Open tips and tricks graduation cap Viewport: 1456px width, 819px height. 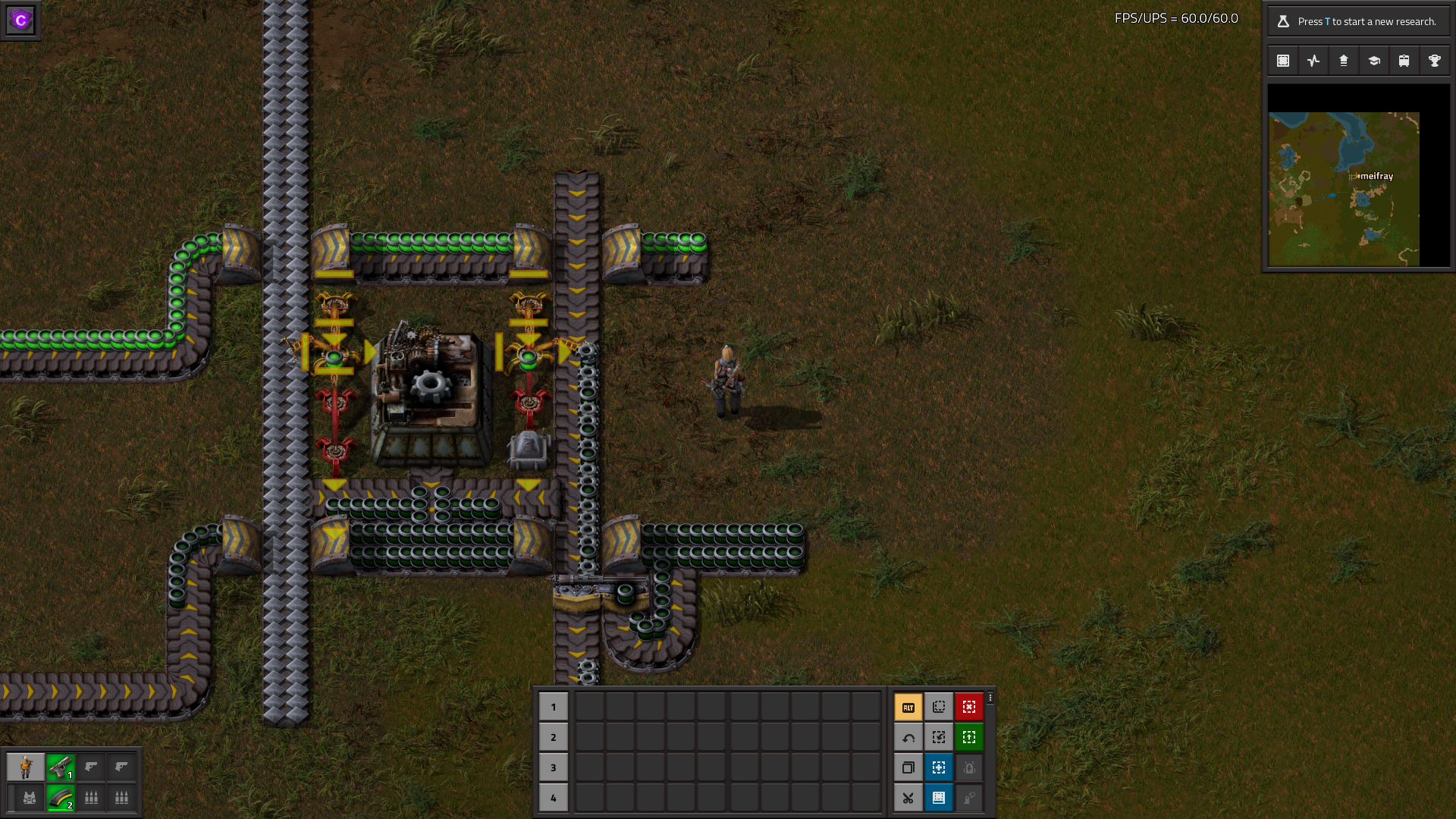pos(1374,61)
